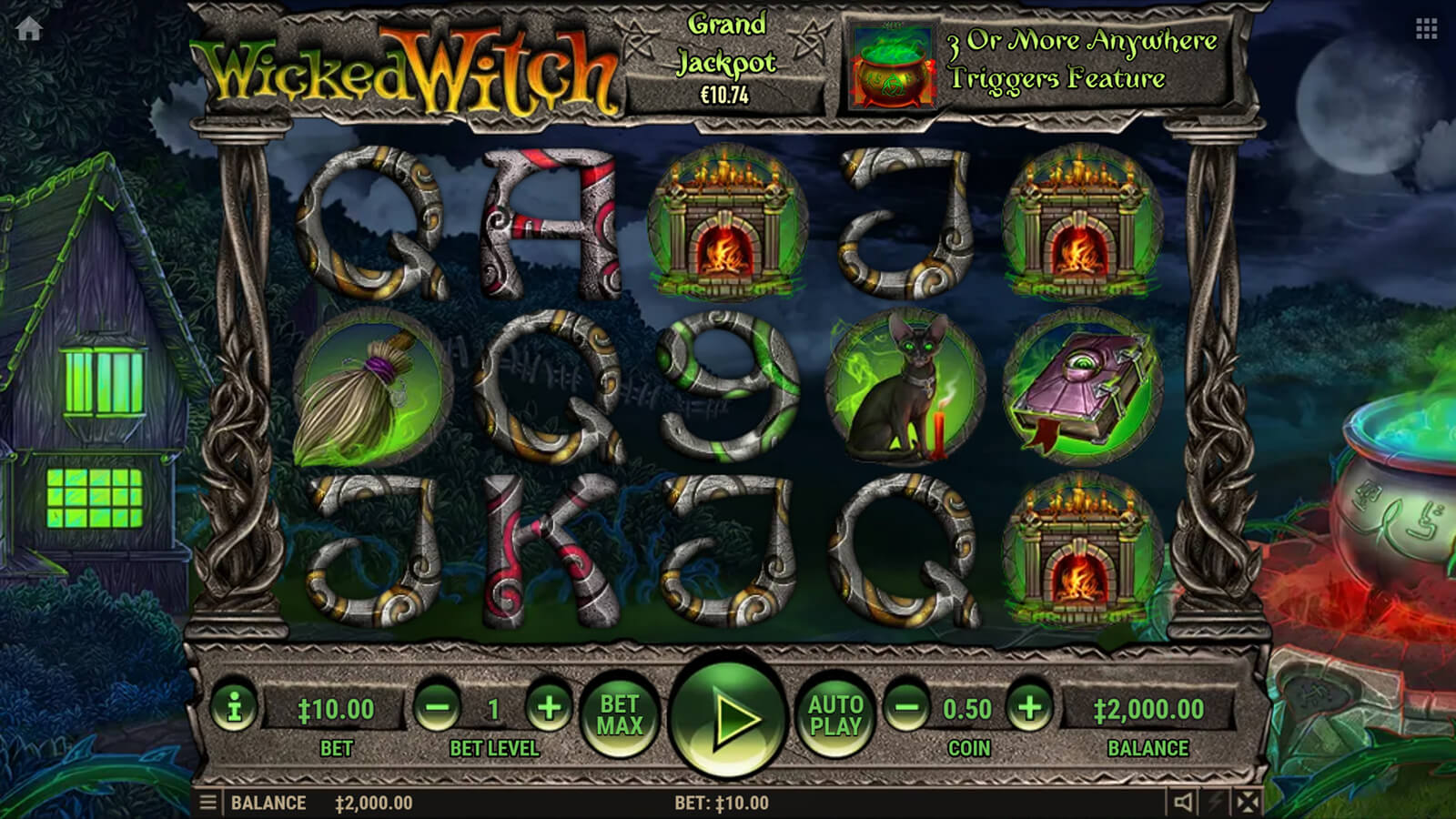The width and height of the screenshot is (1456, 819).
Task: Toggle sound with the speaker icon
Action: (x=1182, y=803)
